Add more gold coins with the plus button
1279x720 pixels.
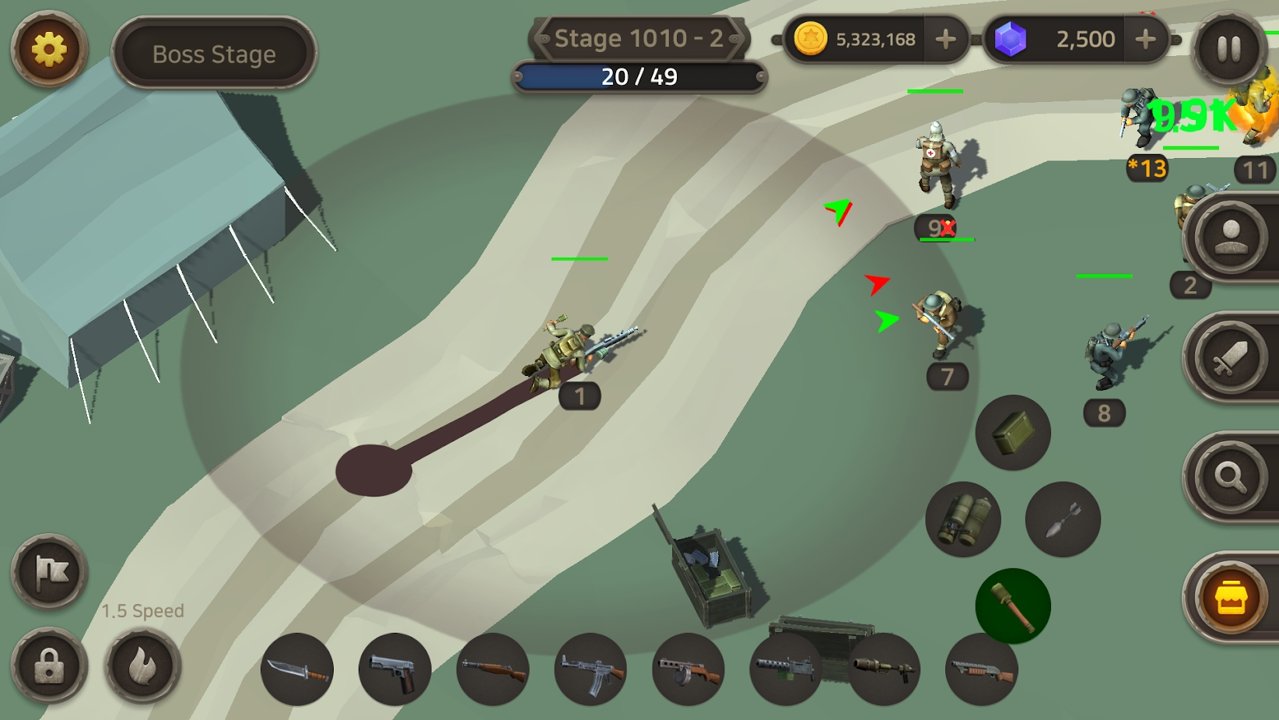(x=945, y=40)
